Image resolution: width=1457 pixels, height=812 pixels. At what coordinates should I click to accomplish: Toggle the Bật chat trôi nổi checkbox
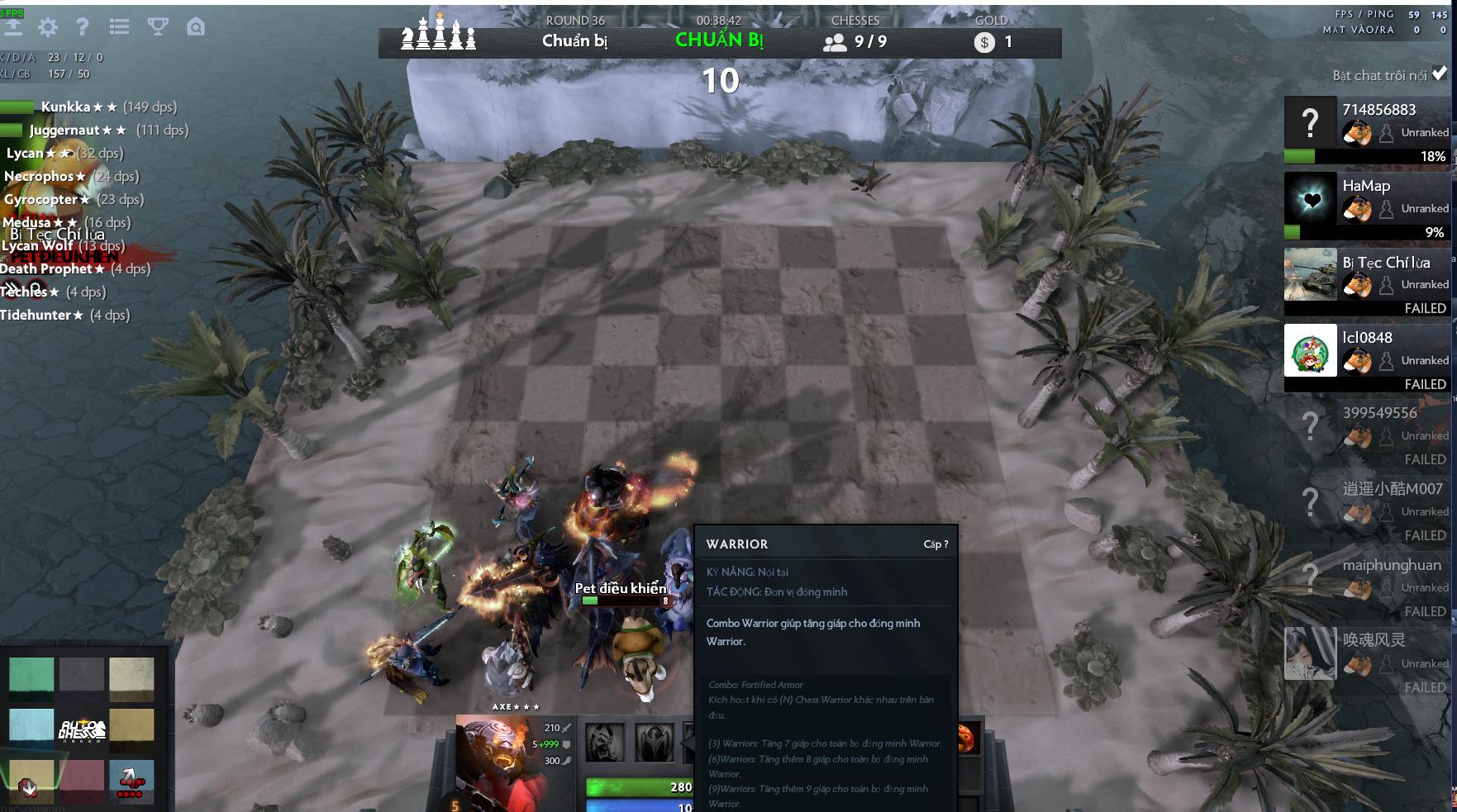1440,74
